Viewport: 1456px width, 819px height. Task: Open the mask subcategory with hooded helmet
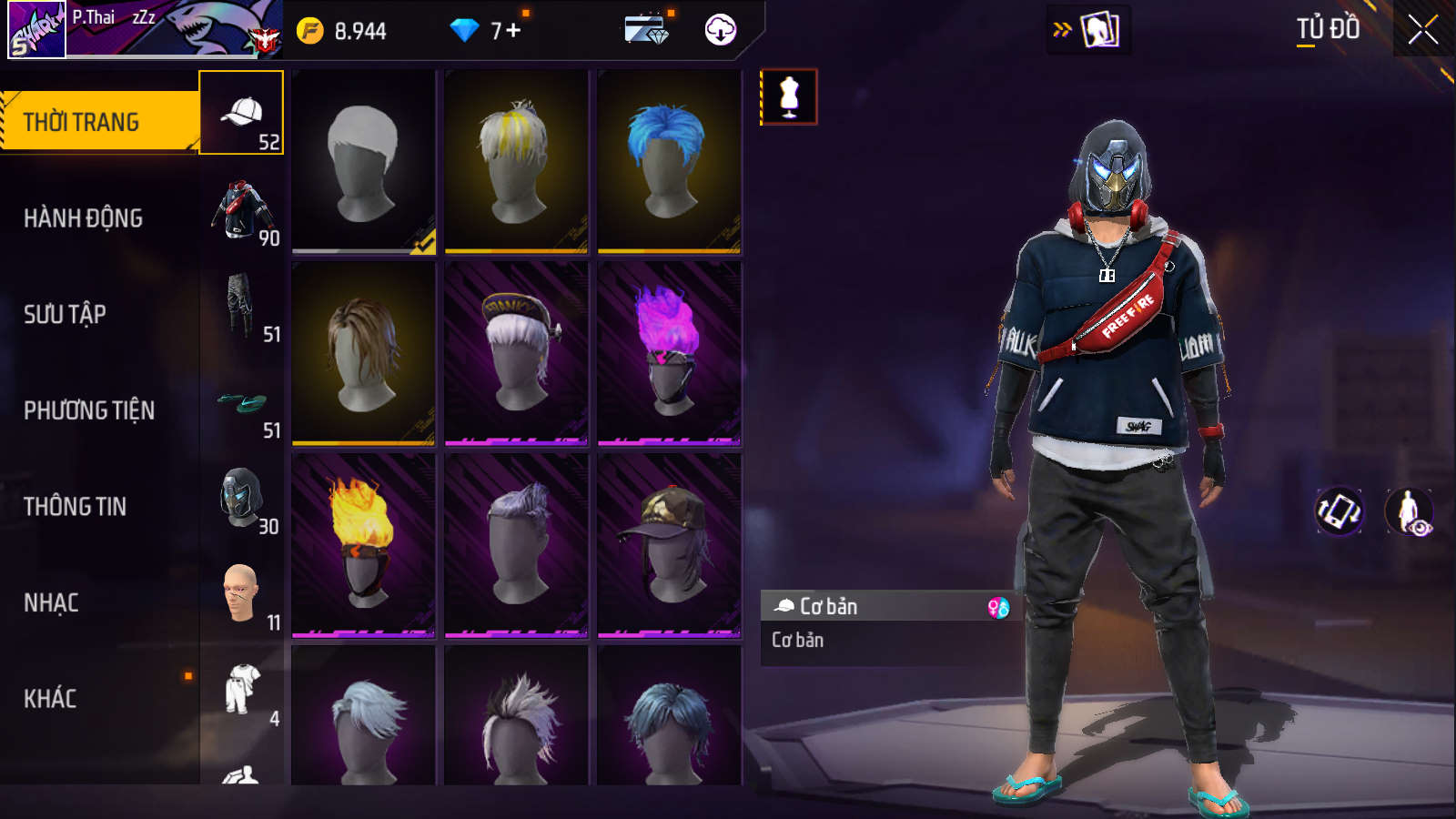click(241, 498)
